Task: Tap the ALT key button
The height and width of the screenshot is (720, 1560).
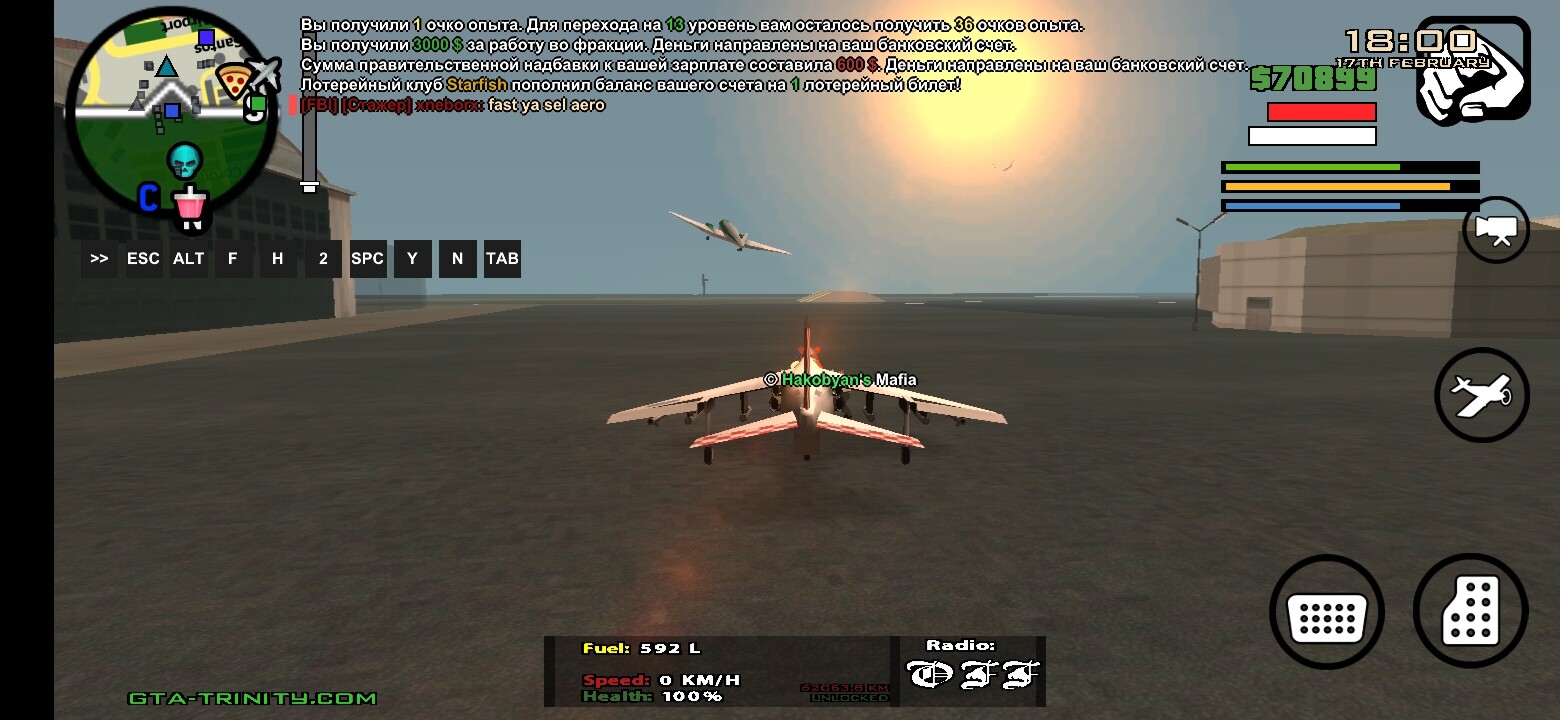Action: point(188,259)
